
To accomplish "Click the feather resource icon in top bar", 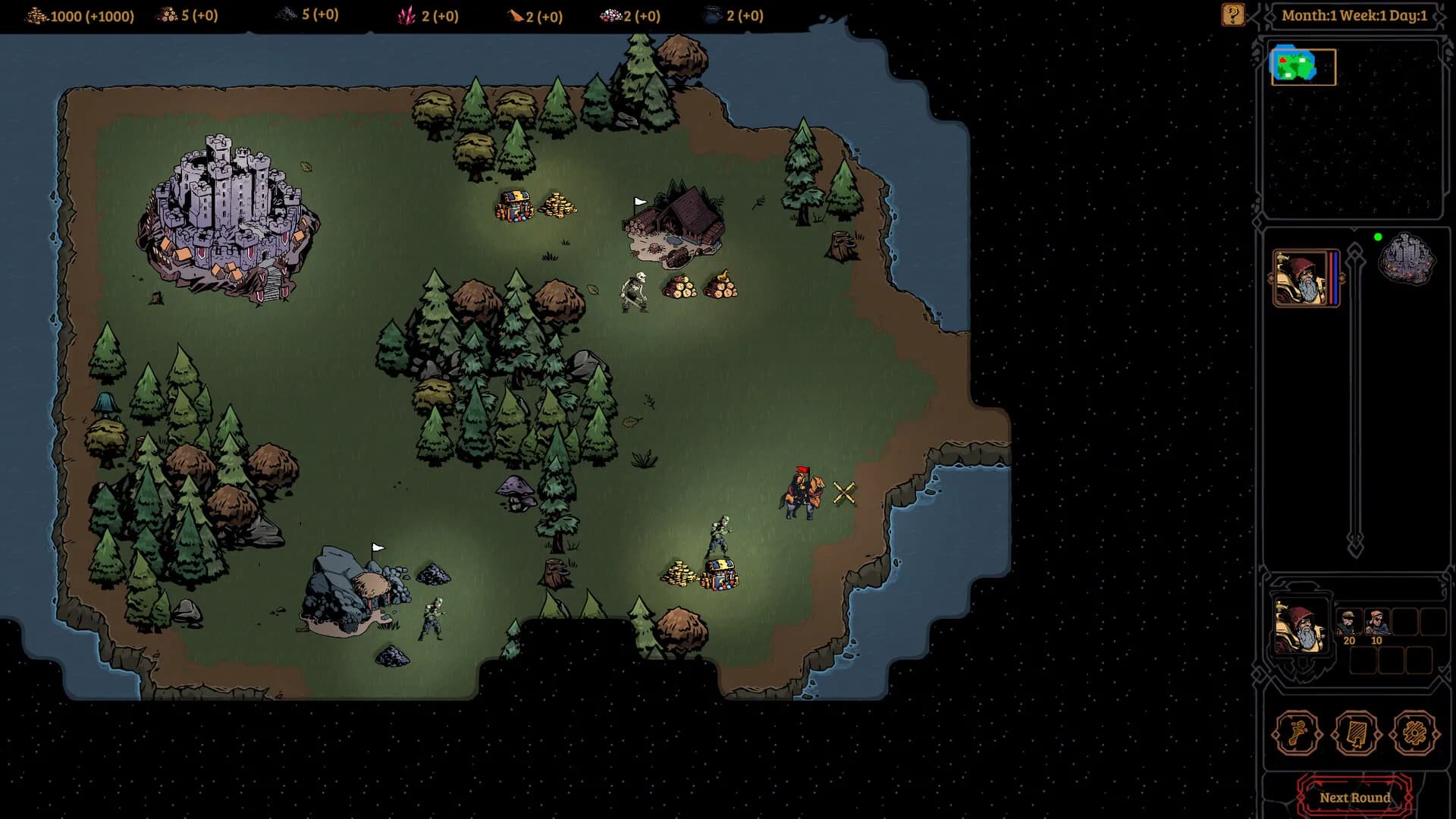I will [x=514, y=14].
